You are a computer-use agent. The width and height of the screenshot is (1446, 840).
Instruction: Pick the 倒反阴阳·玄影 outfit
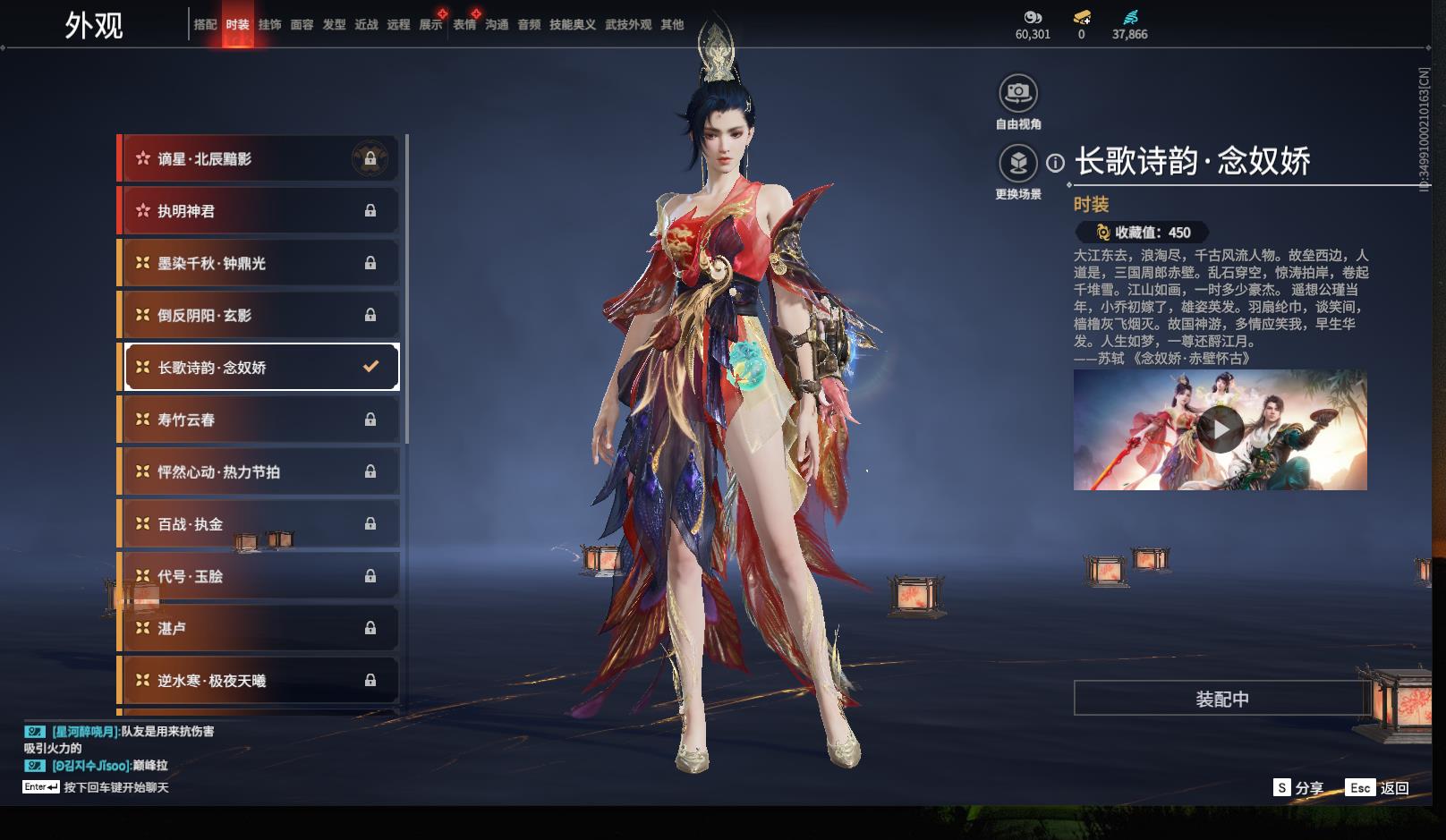259,315
